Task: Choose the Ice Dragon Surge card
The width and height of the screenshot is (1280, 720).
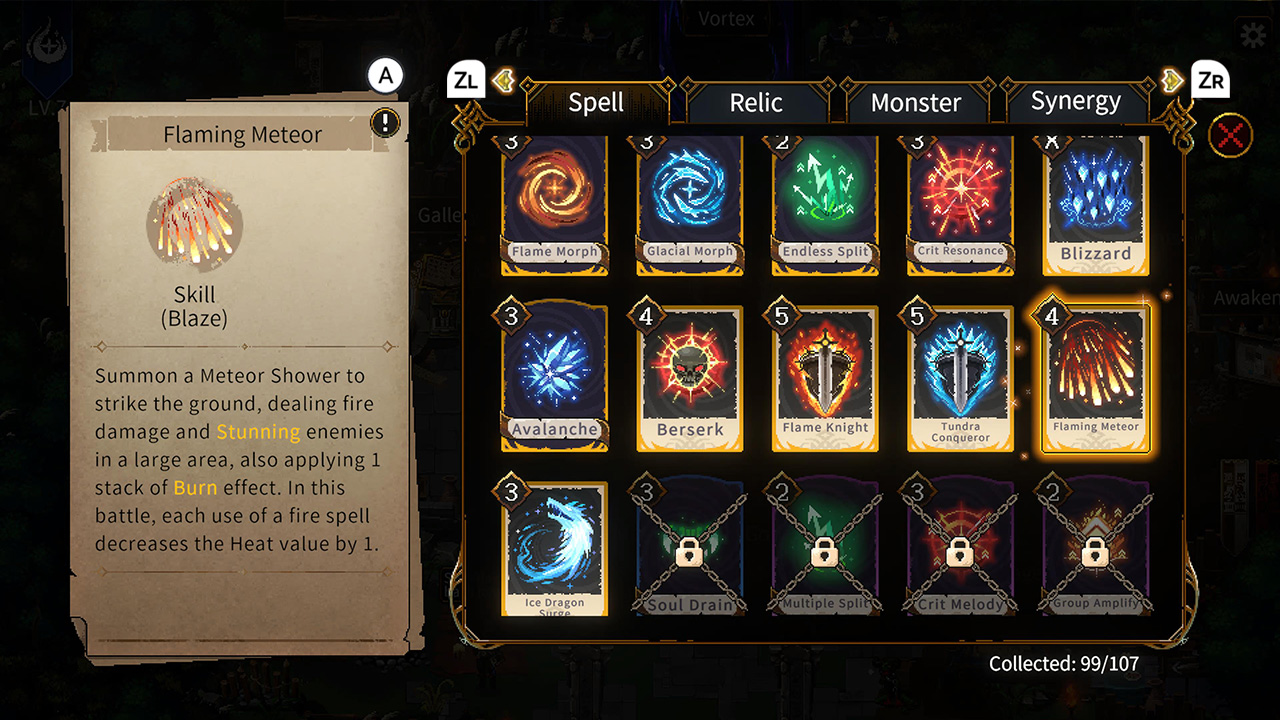Action: tap(554, 548)
